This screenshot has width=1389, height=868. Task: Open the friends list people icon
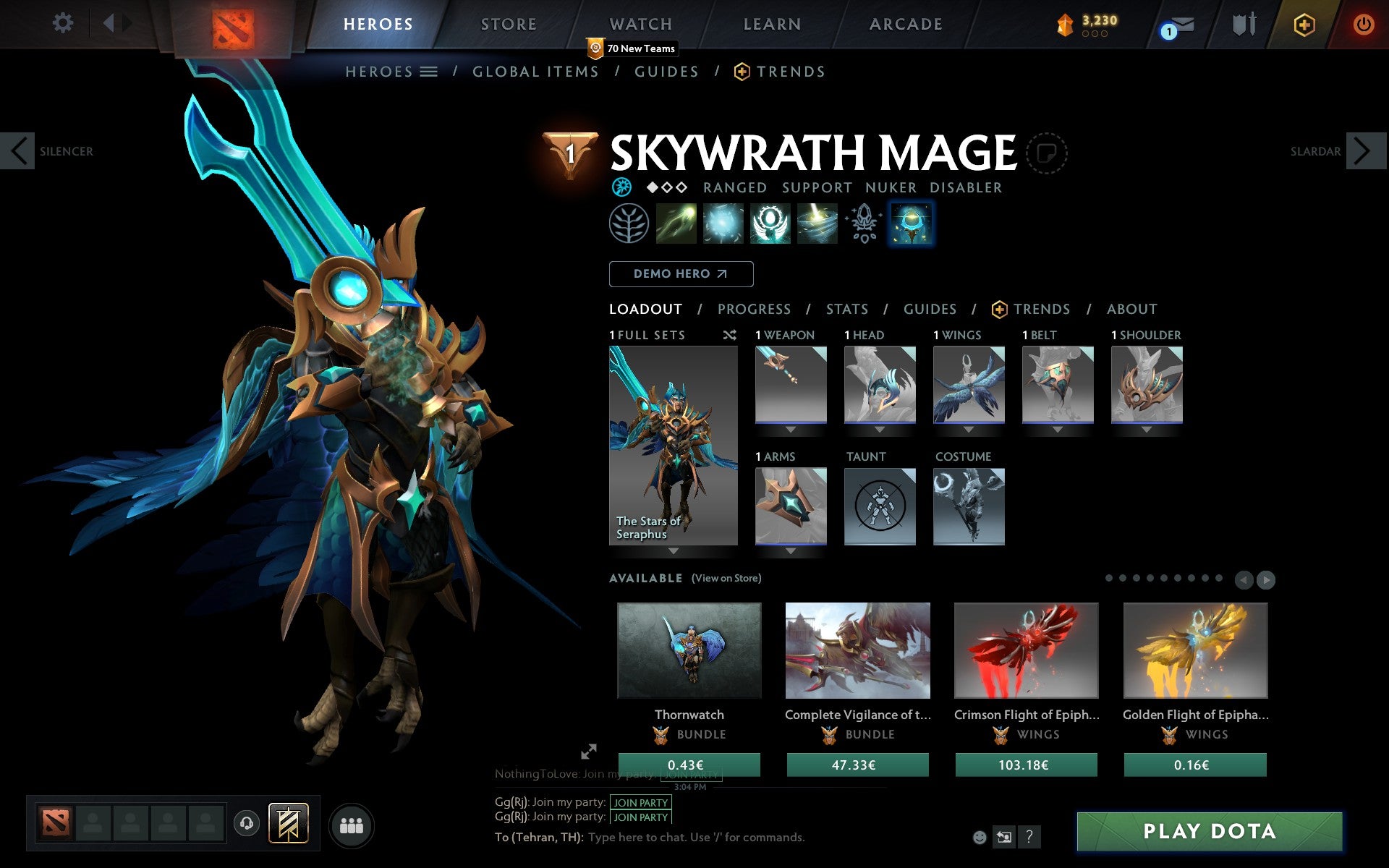(x=351, y=824)
